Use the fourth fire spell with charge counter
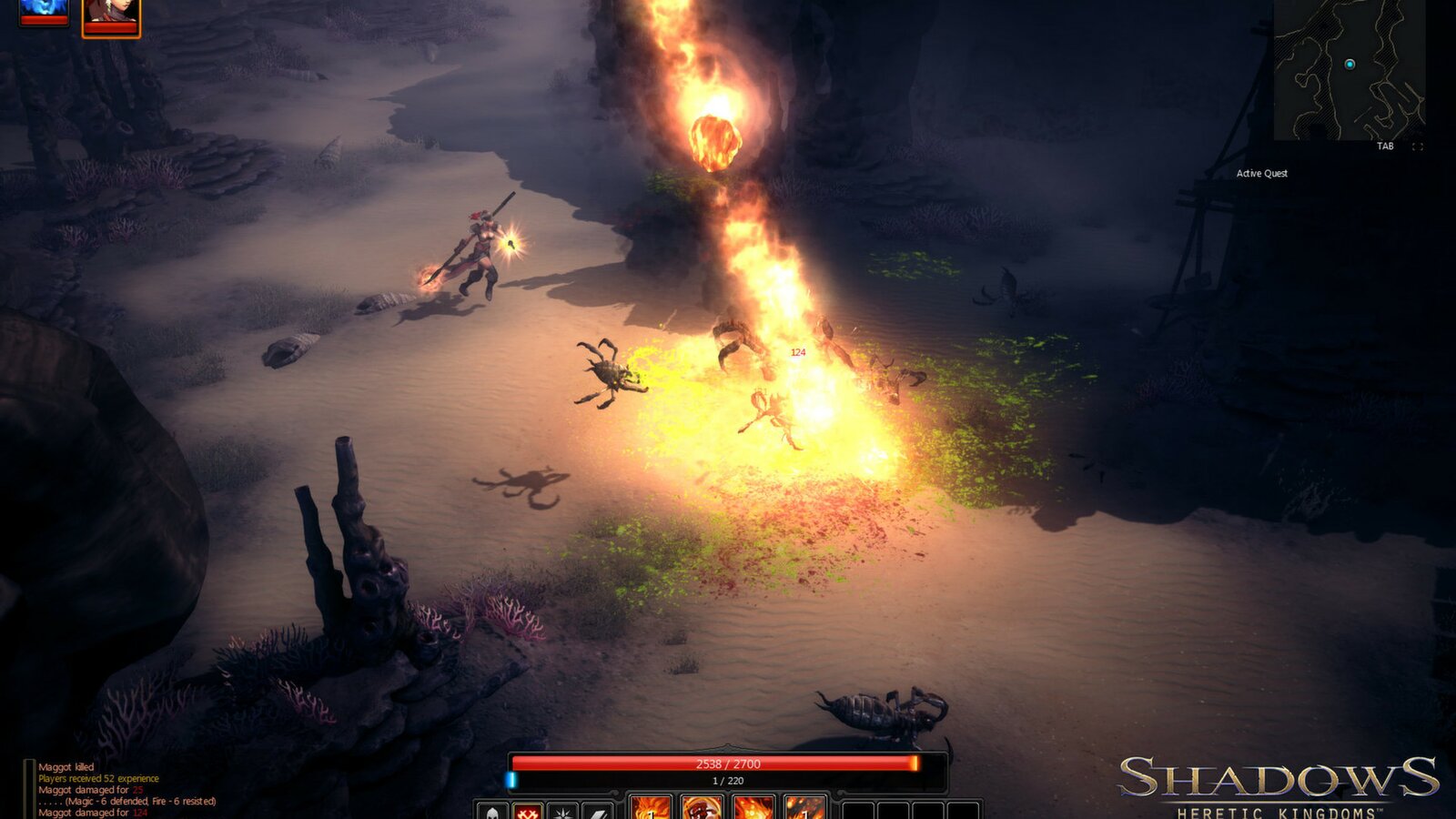 pyautogui.click(x=805, y=813)
